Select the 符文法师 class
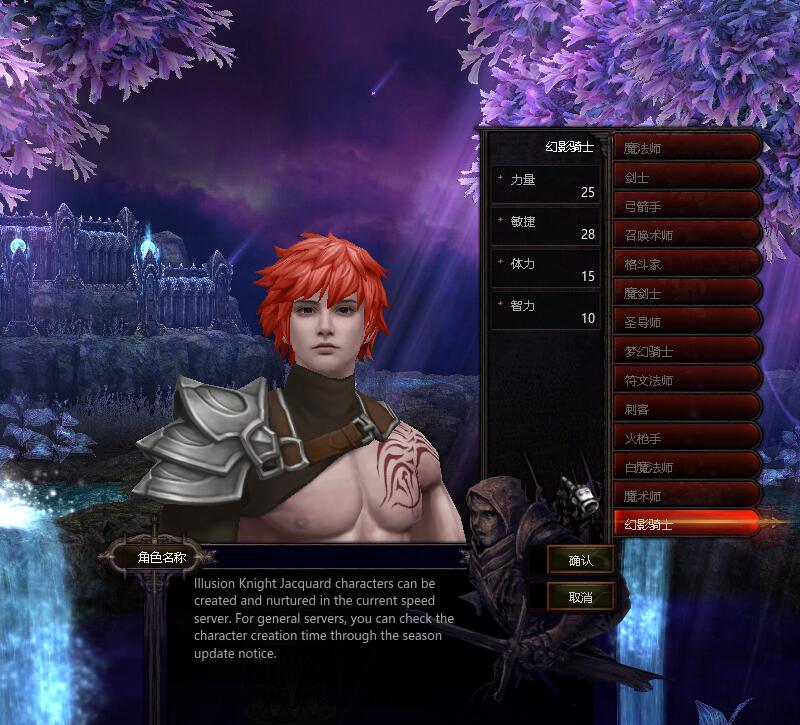The image size is (800, 725). [686, 380]
